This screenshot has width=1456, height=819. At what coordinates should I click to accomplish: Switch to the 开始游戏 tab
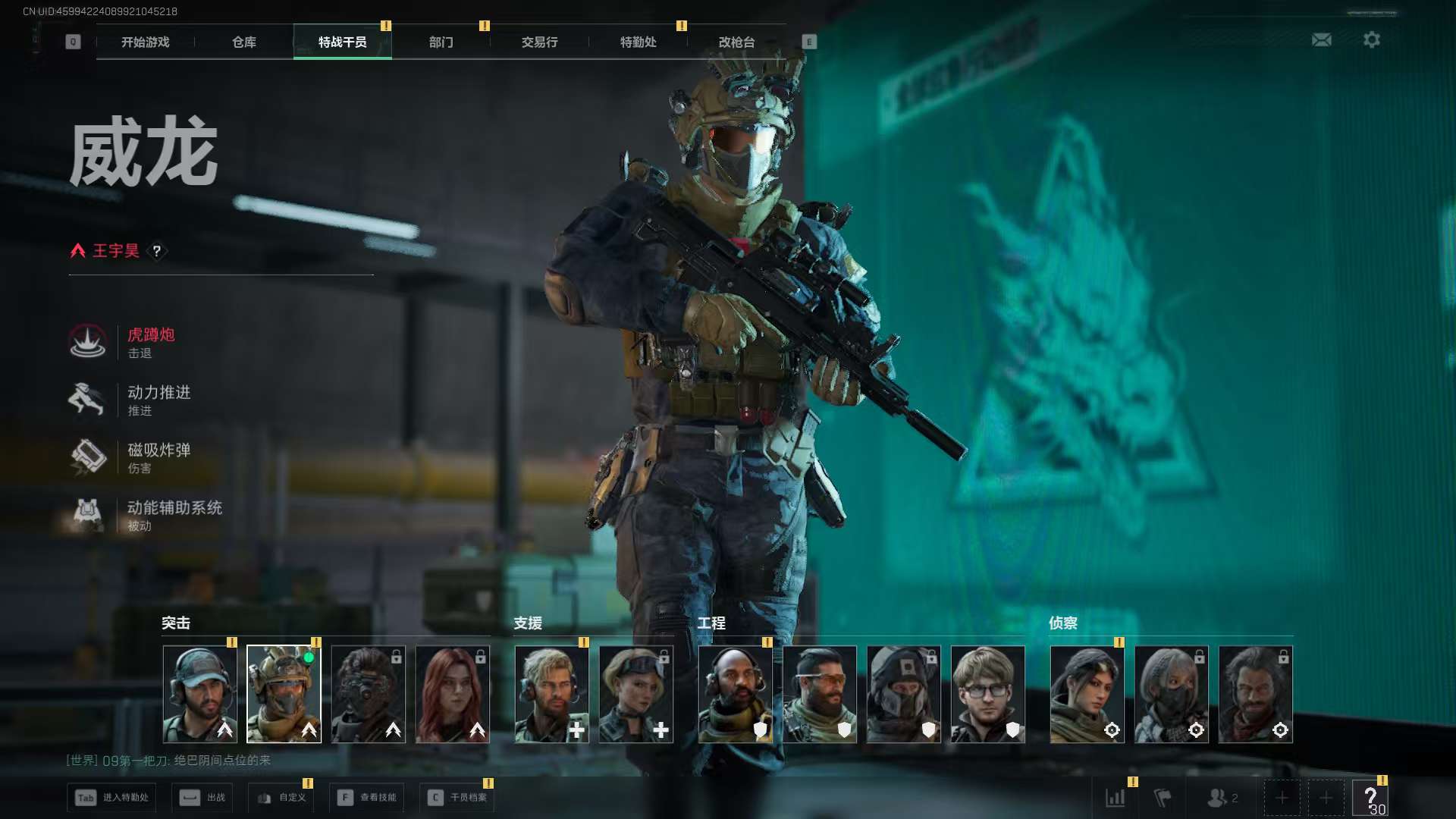point(145,42)
